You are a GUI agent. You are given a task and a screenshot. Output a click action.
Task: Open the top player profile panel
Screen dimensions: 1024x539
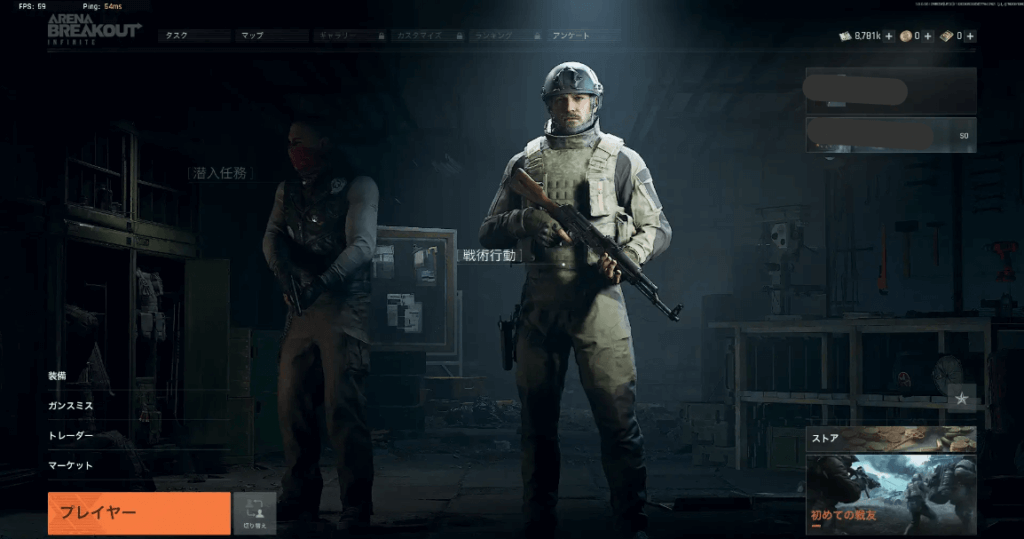coord(890,91)
